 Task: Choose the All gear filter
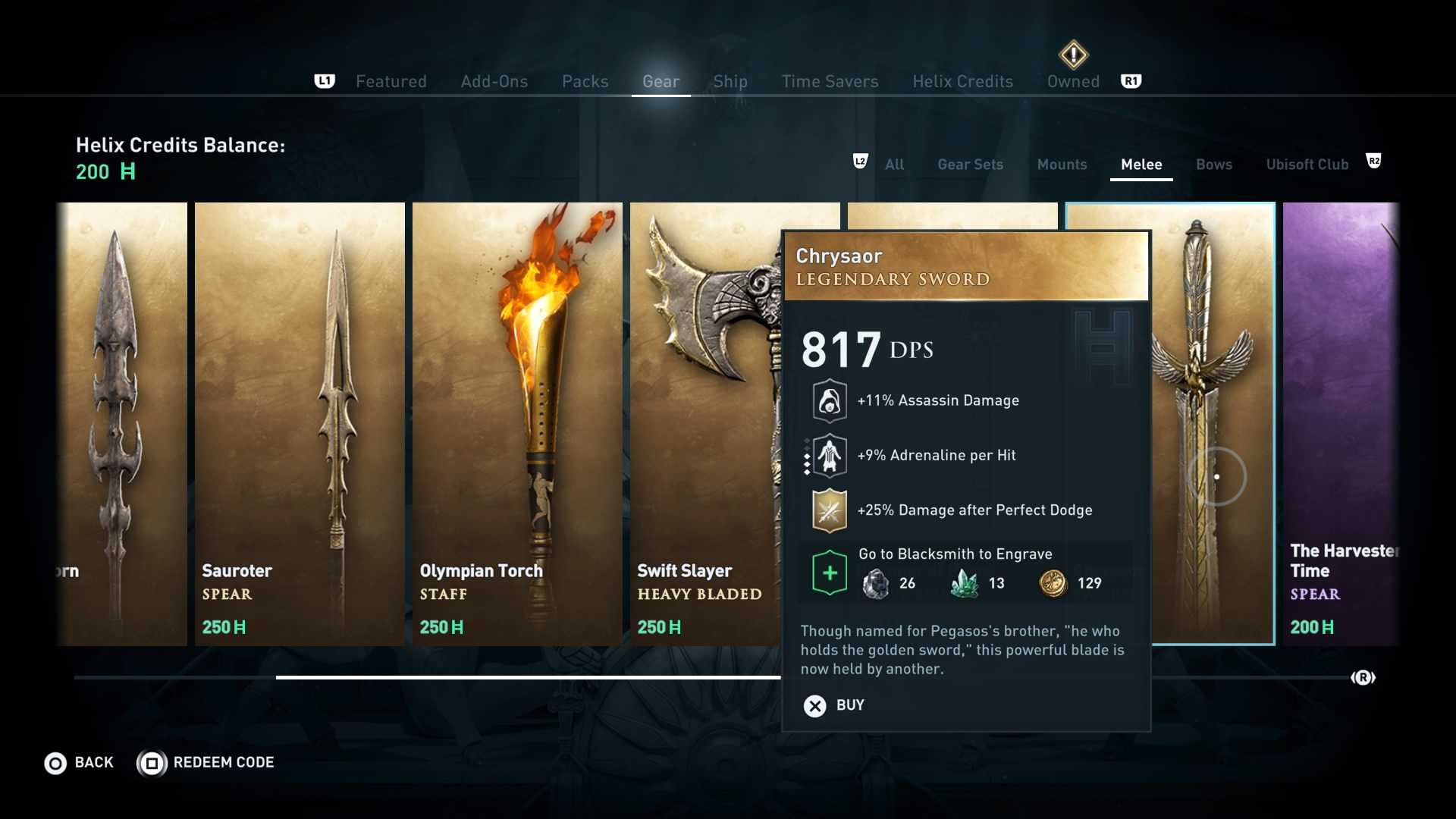coord(894,165)
